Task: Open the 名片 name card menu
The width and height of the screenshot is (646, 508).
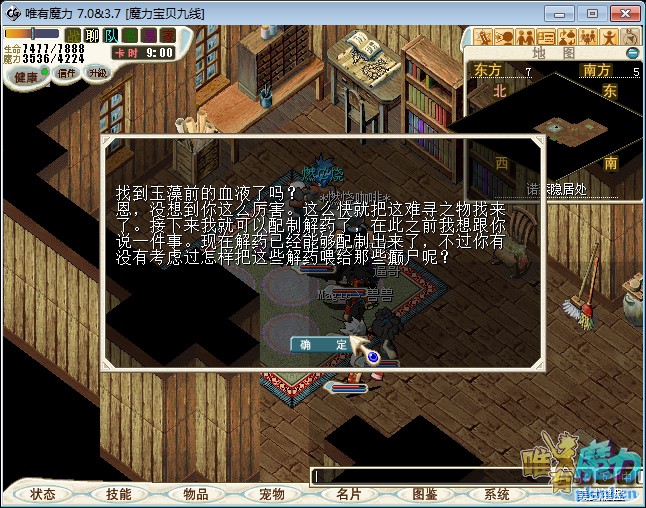Action: (348, 494)
